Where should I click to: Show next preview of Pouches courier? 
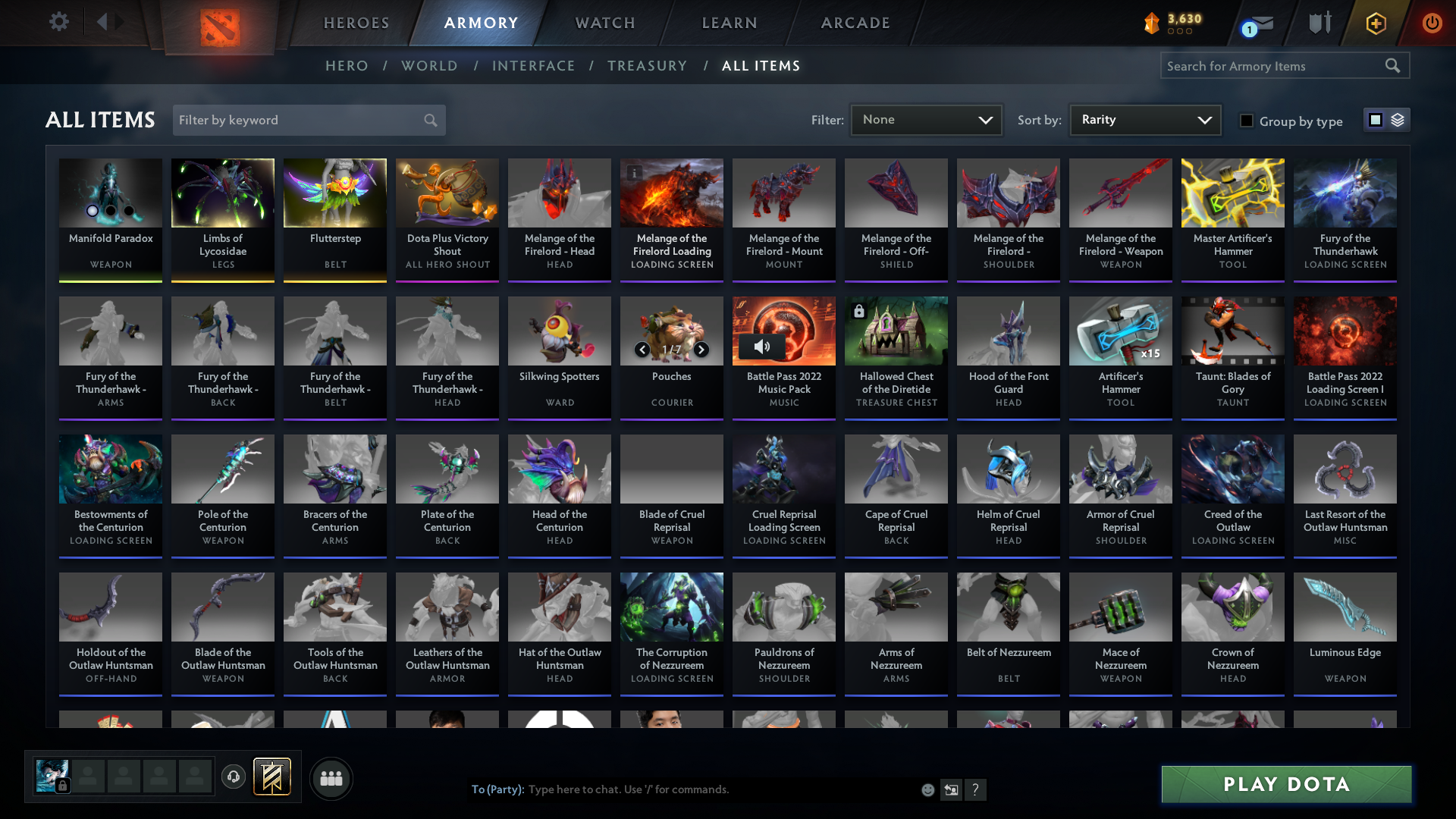[x=701, y=350]
